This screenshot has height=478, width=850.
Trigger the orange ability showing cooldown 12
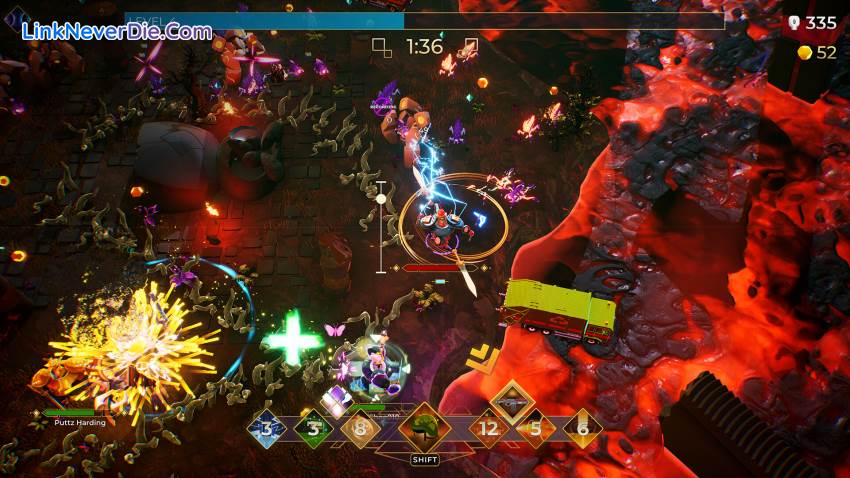(x=489, y=429)
